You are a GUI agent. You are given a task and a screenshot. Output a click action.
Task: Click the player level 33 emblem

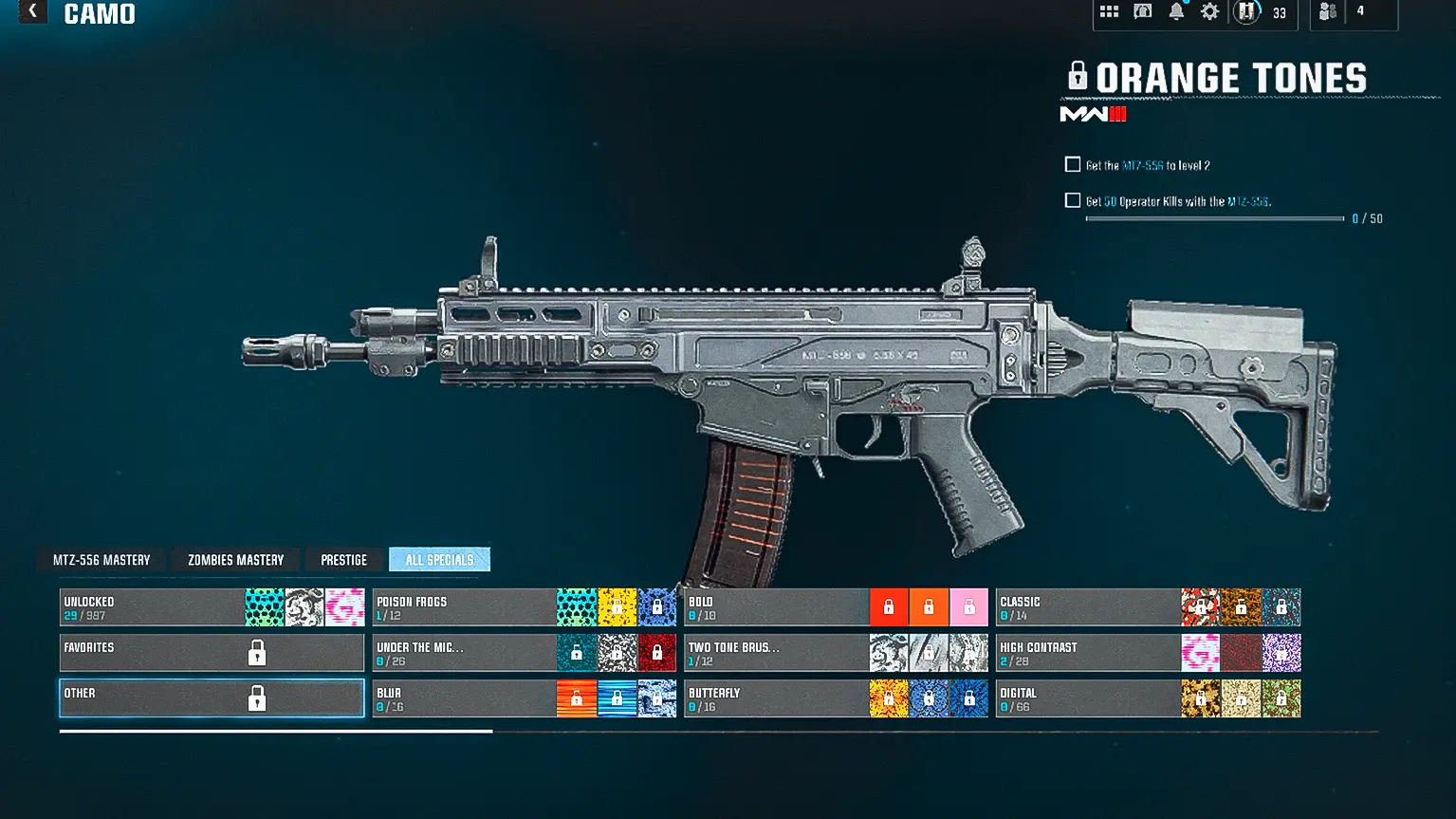1247,12
